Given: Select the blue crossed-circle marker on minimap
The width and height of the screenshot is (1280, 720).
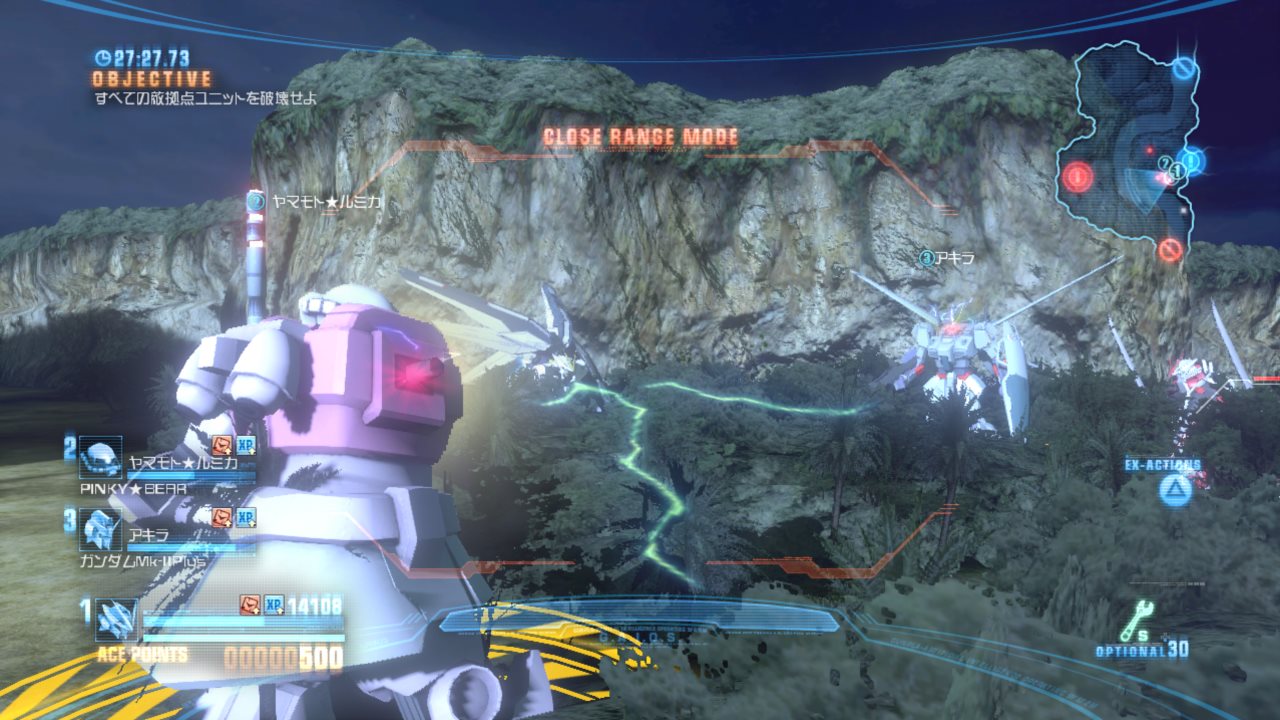Looking at the screenshot, I should [1185, 69].
